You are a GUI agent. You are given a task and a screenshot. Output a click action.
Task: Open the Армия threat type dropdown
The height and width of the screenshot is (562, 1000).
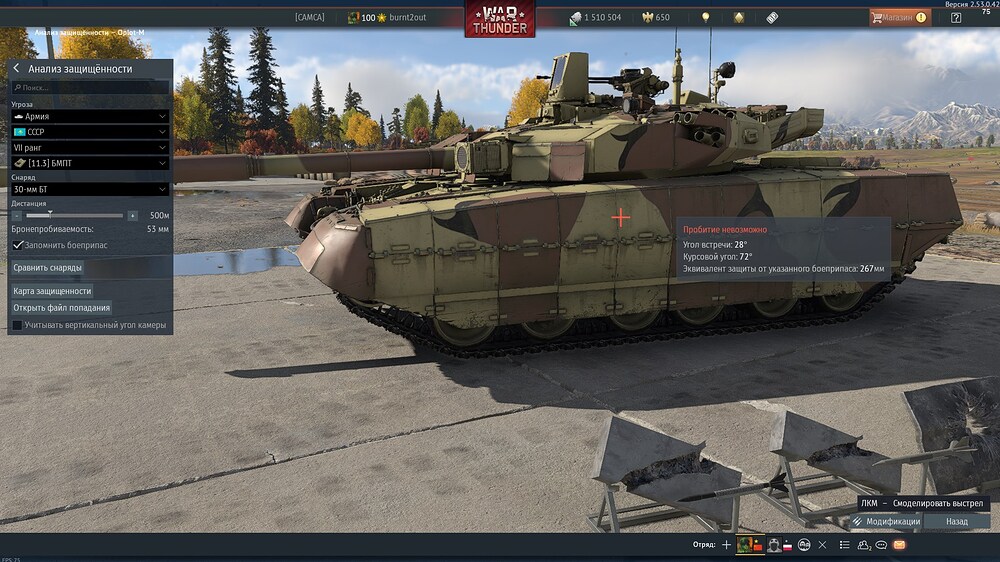click(89, 116)
